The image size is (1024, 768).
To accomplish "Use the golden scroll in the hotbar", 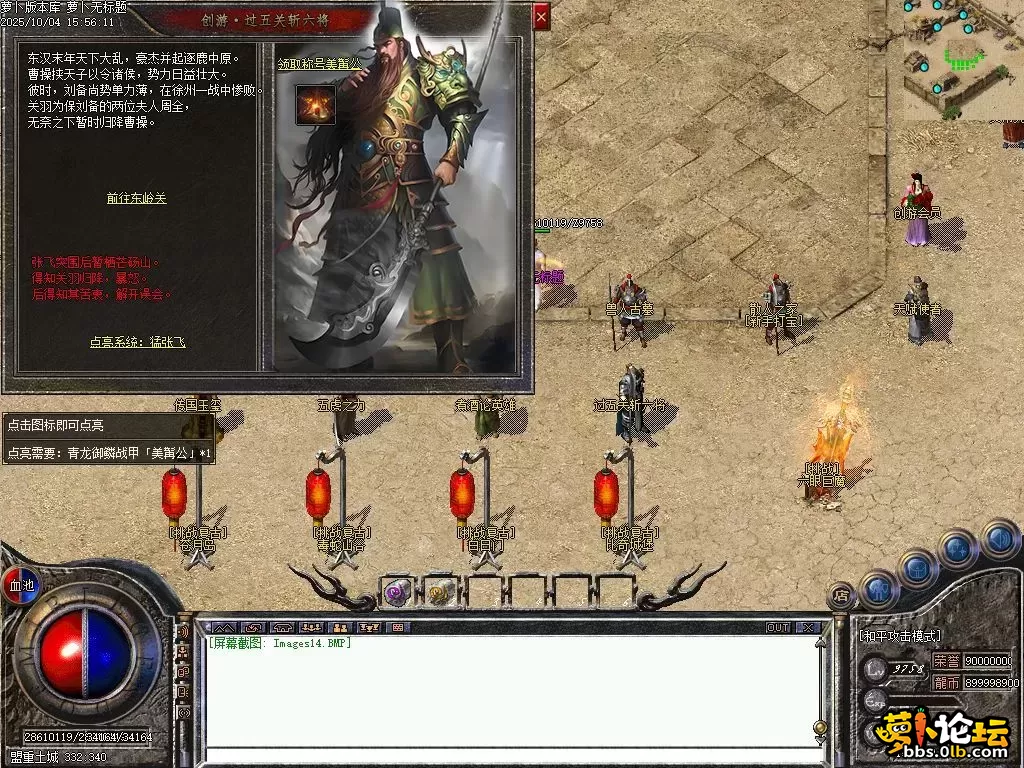I will pos(440,592).
